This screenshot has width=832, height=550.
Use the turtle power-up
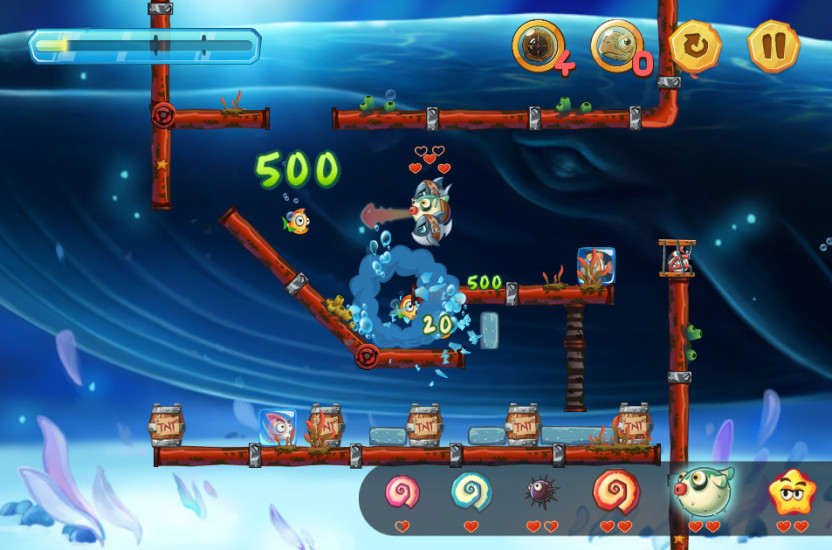click(615, 45)
